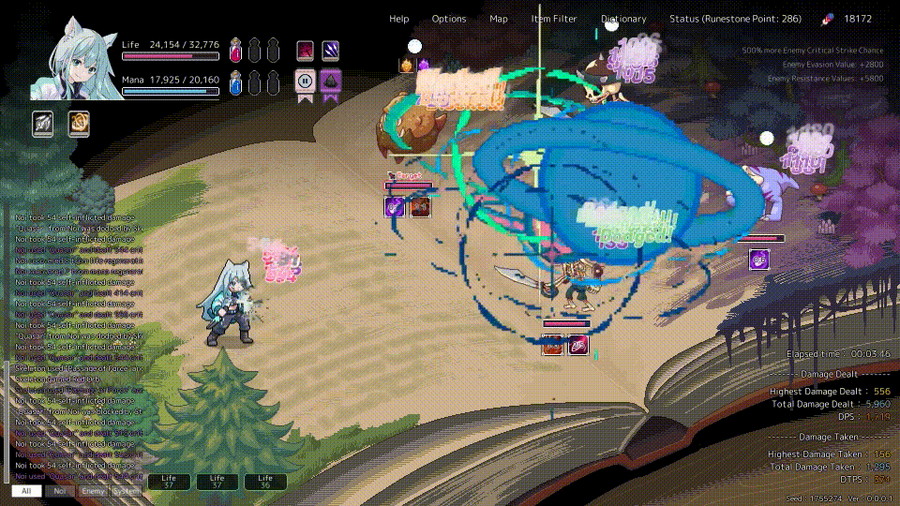900x506 pixels.
Task: Open the Status (Runestone Point) screen
Action: tap(735, 19)
